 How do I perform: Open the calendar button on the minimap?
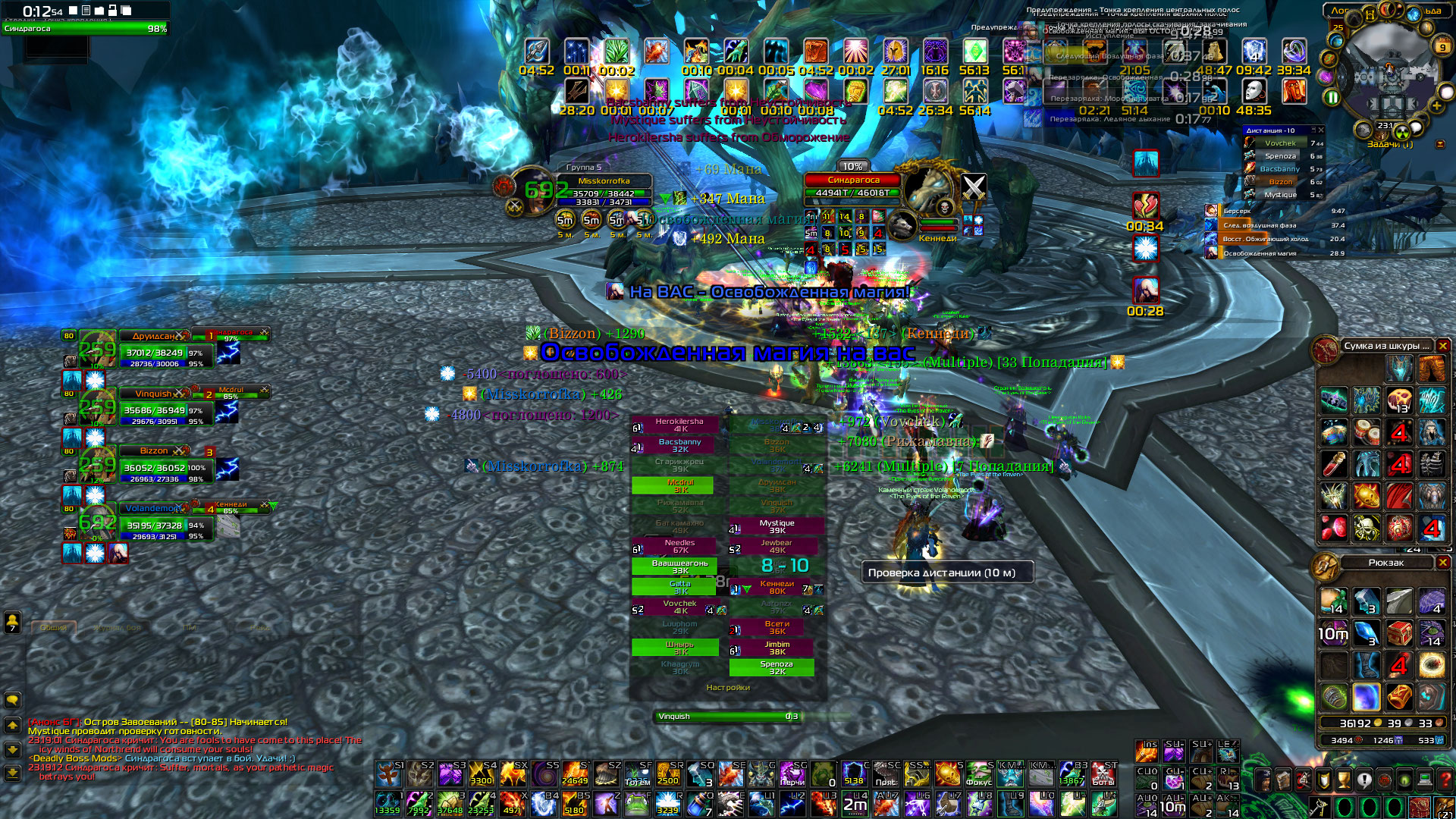pos(1441,47)
